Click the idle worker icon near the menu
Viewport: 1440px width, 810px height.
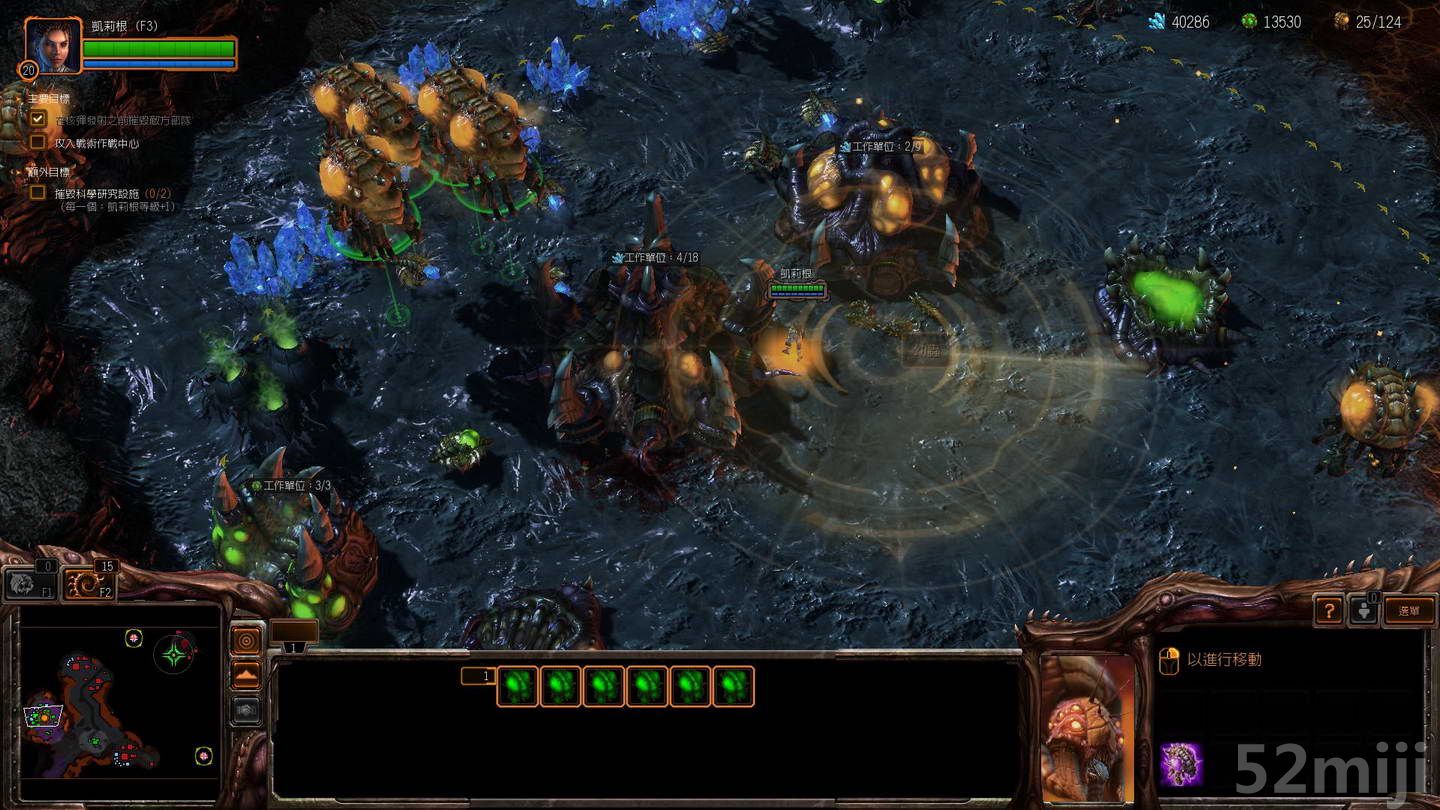(x=1366, y=611)
